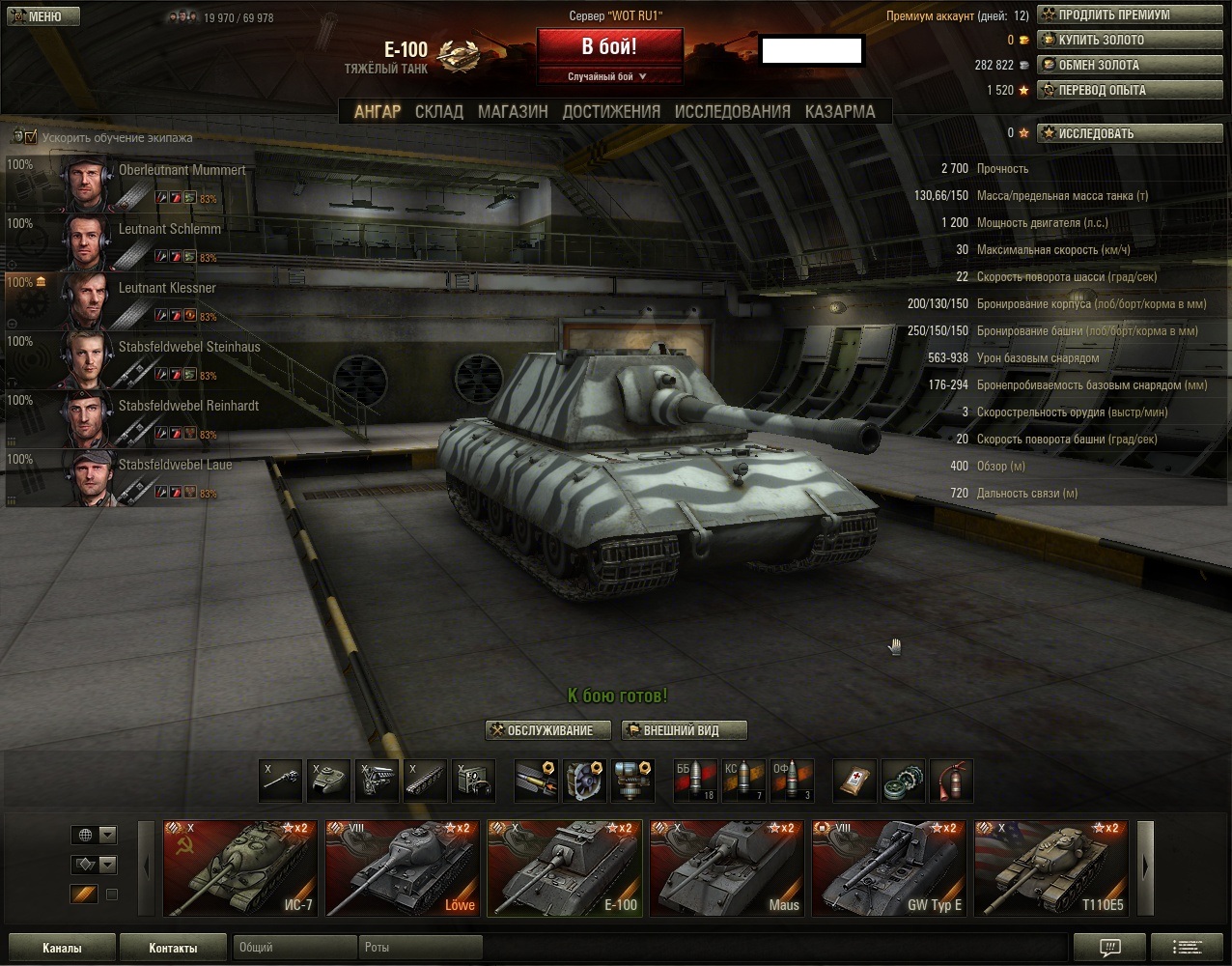1232x966 pixels.
Task: Select the ИС-7 tank in carousel
Action: click(240, 867)
